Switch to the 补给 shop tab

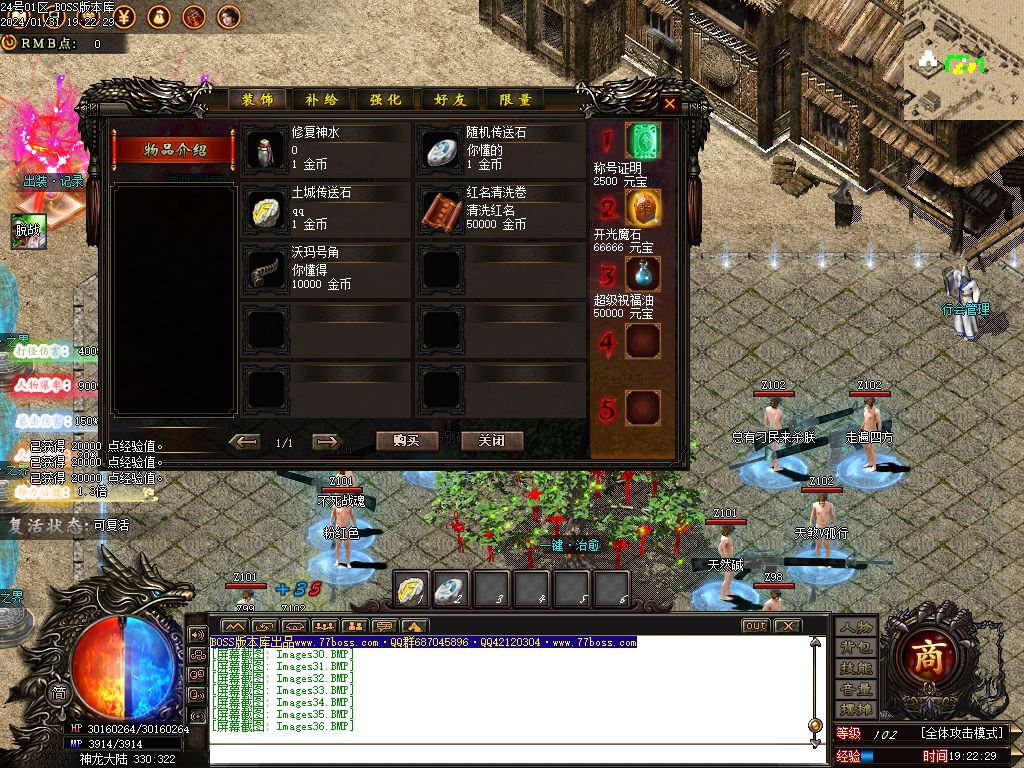pos(322,100)
